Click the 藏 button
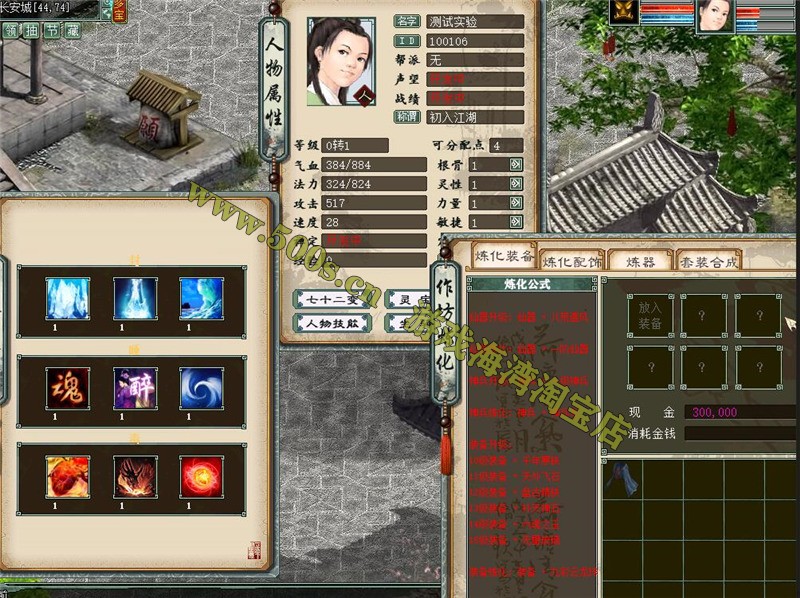Image resolution: width=800 pixels, height=598 pixels. 72,31
